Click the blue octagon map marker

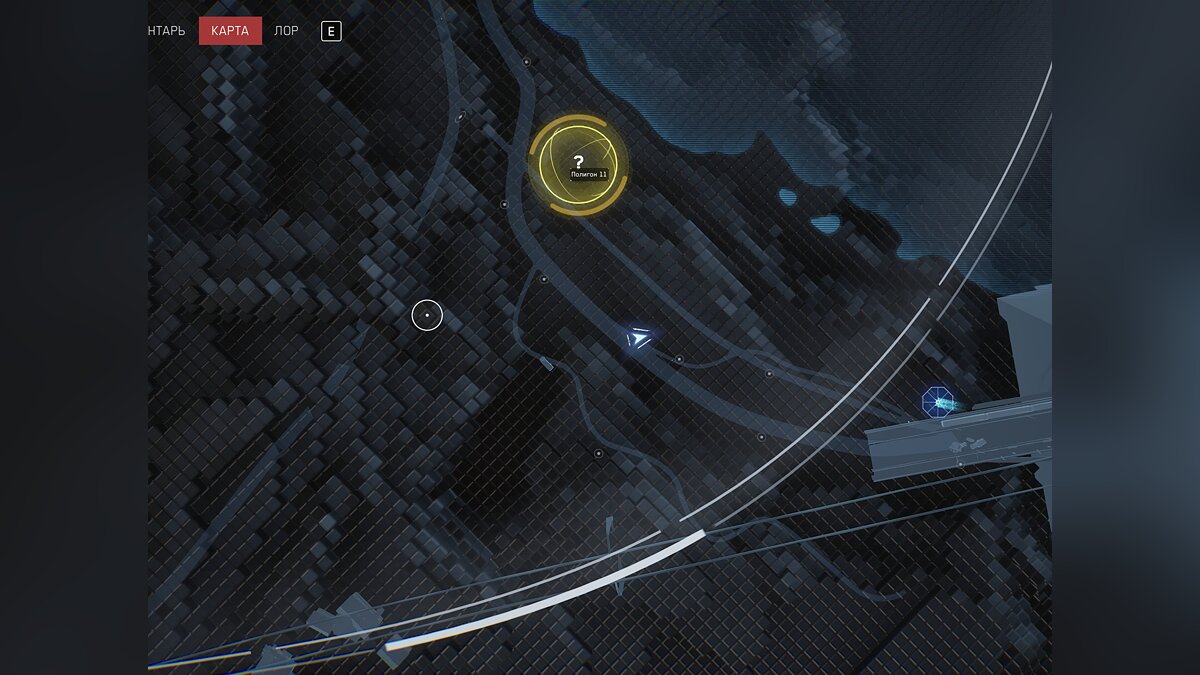point(937,403)
